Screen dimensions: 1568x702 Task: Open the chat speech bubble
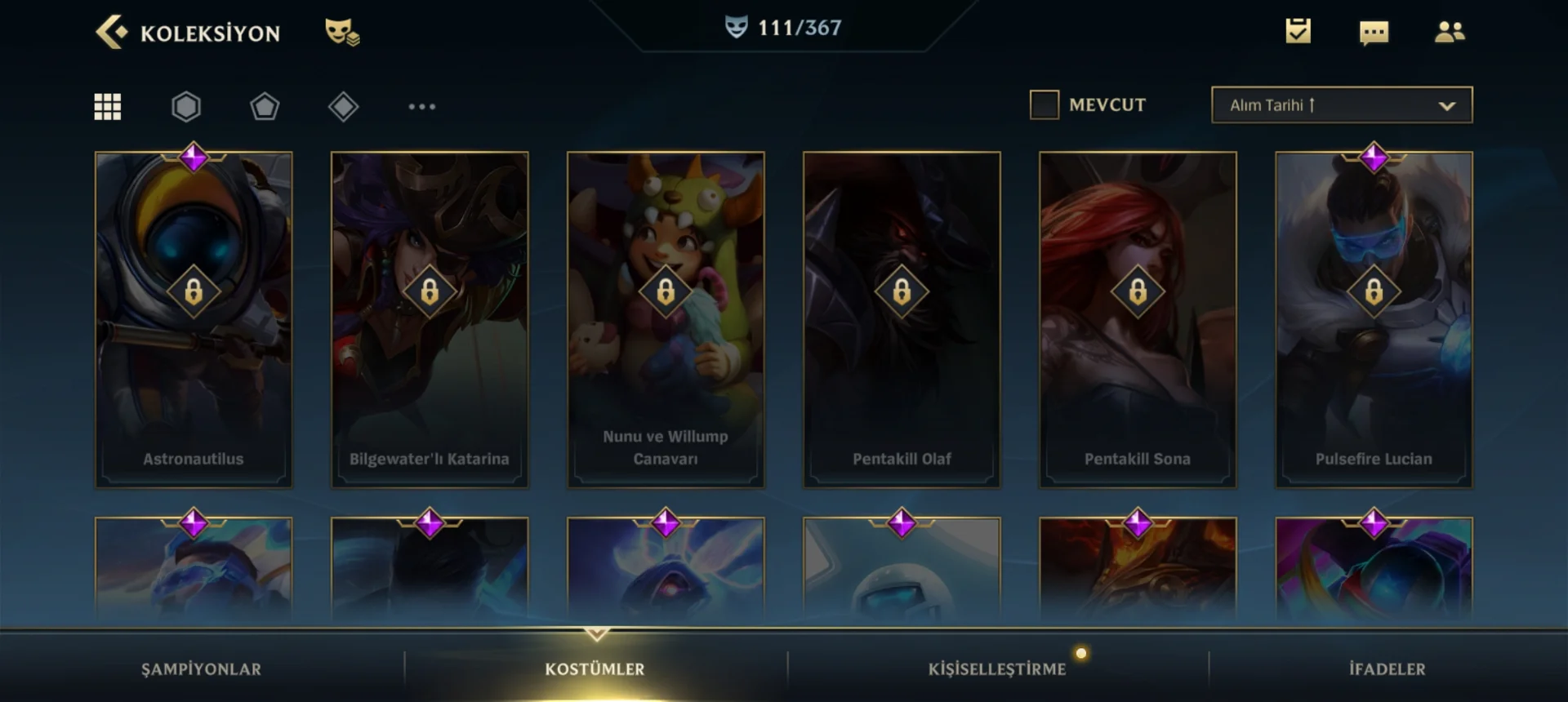(1374, 33)
